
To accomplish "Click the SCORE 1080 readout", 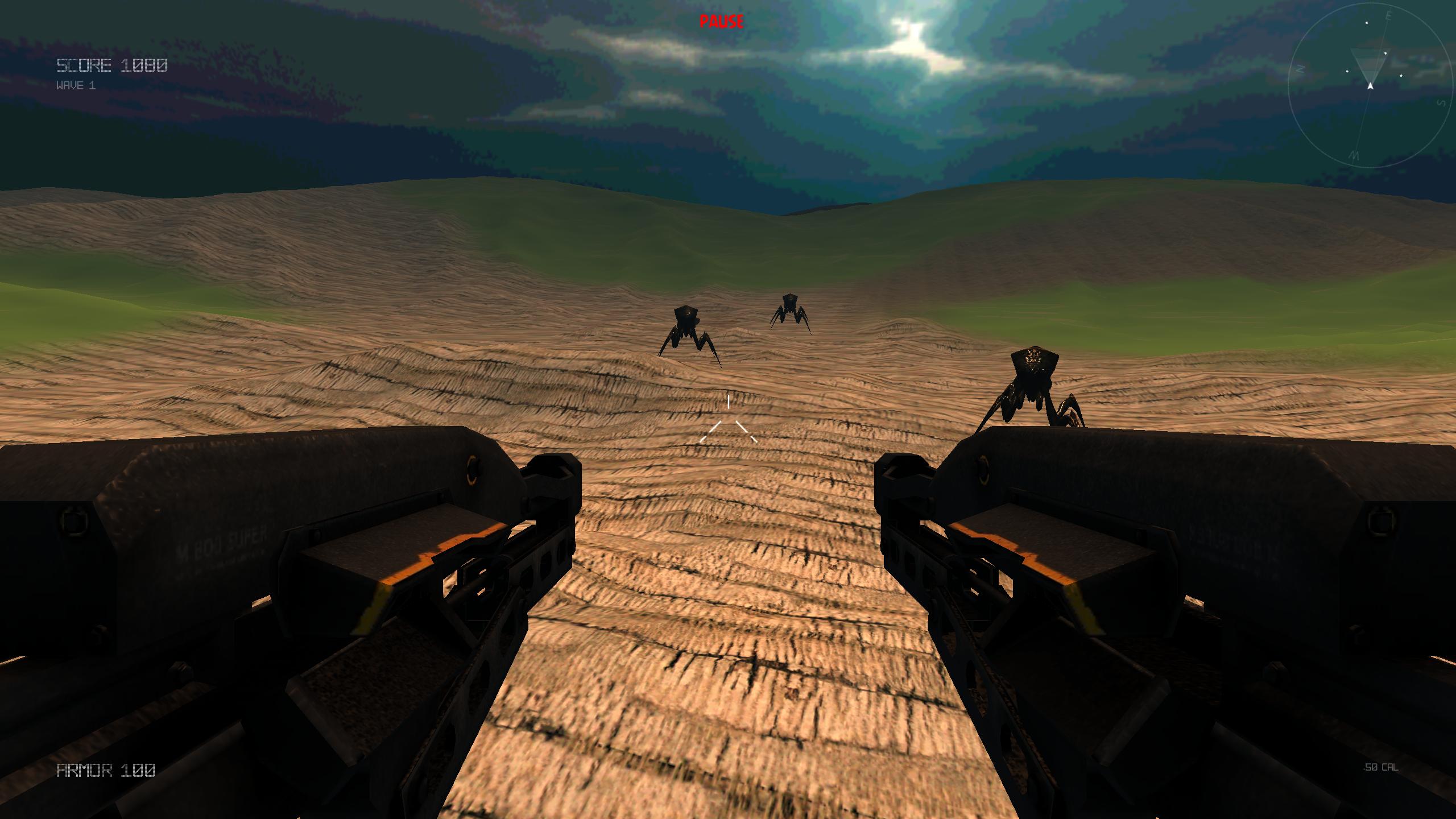I will (111, 65).
